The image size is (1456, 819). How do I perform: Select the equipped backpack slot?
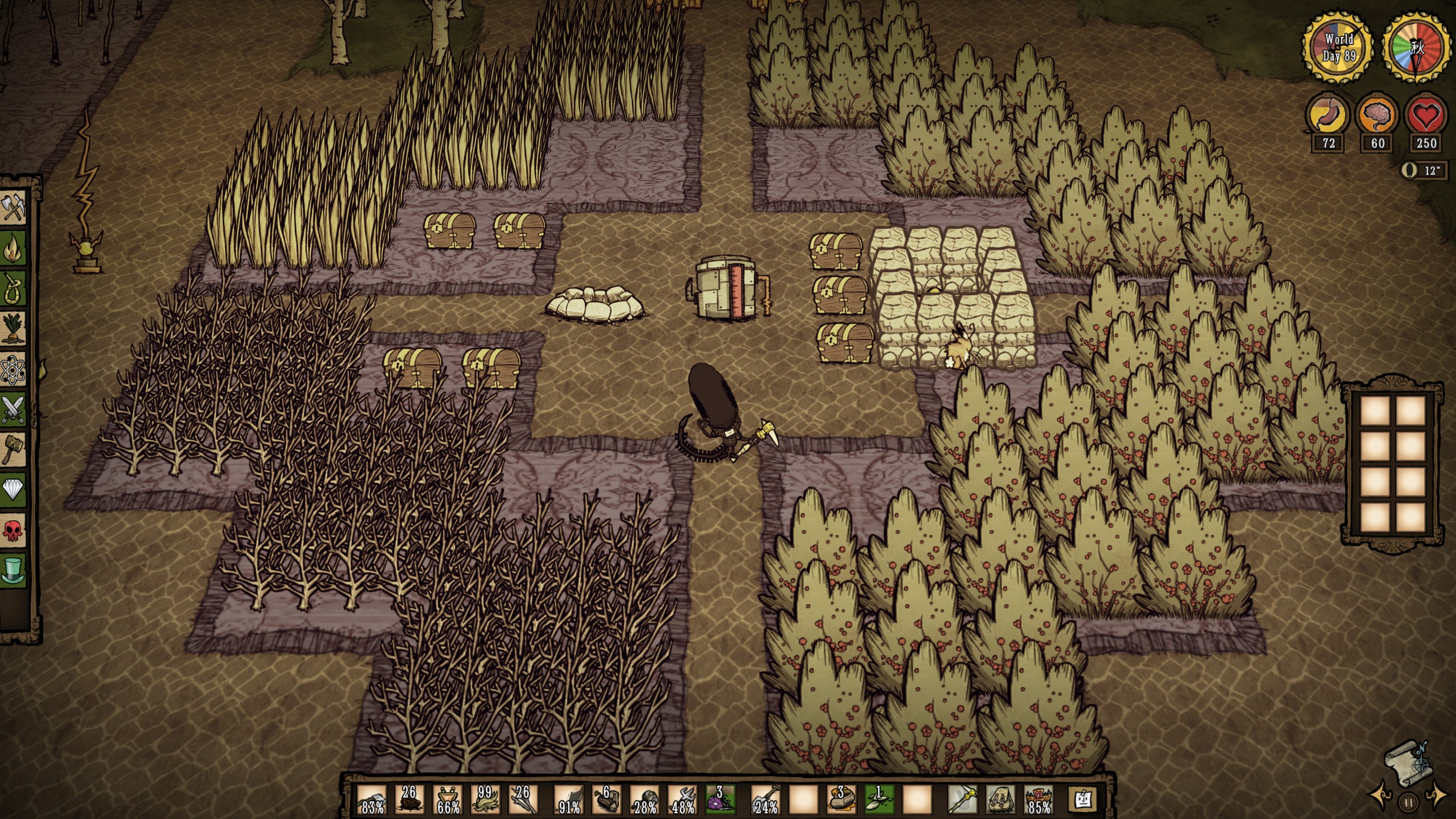pos(1001,800)
